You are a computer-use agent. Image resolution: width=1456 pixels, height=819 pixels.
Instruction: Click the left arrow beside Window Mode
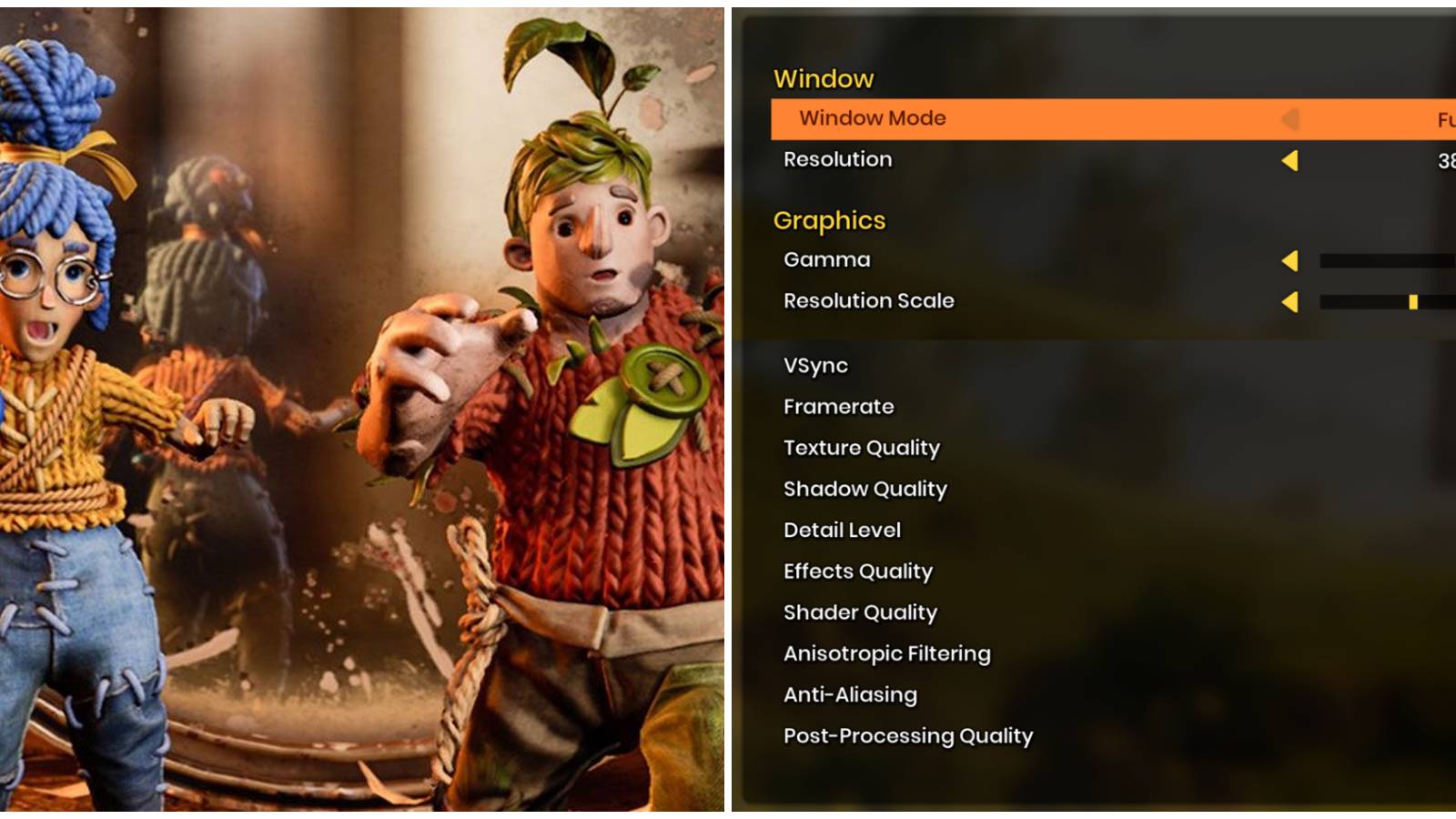(x=1291, y=119)
